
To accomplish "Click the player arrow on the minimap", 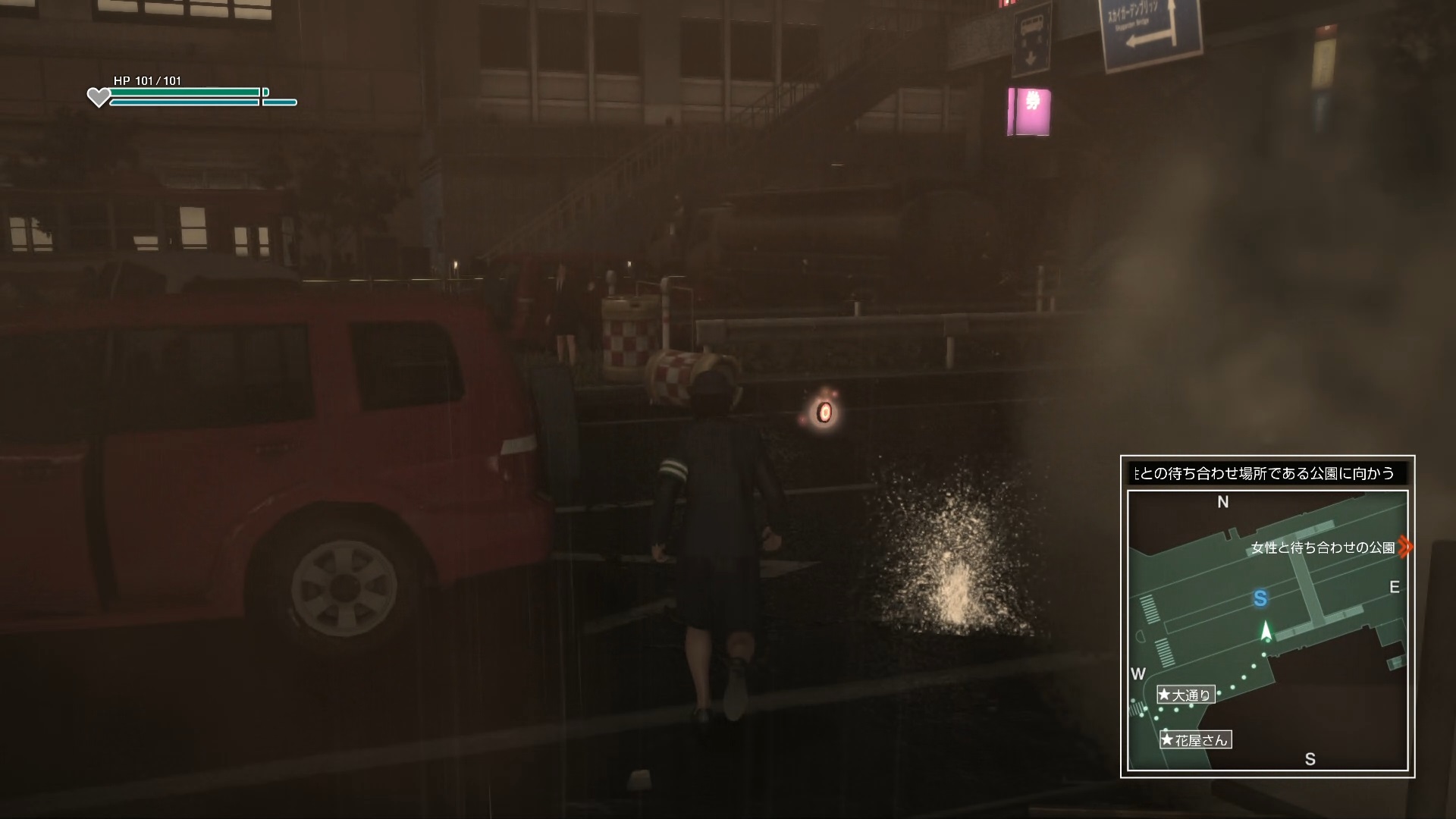I will click(1265, 631).
